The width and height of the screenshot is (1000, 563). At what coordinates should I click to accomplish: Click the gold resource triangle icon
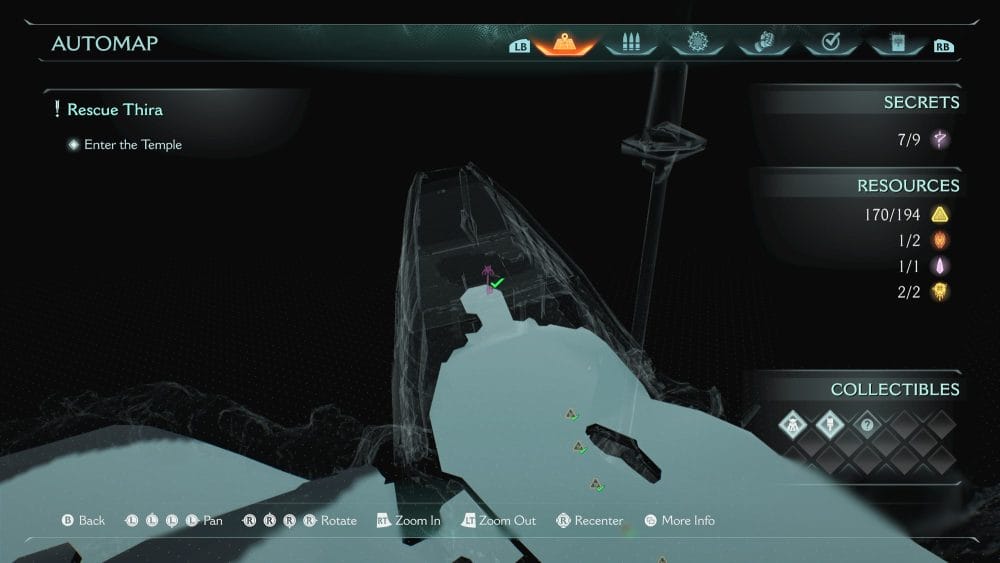[x=940, y=214]
